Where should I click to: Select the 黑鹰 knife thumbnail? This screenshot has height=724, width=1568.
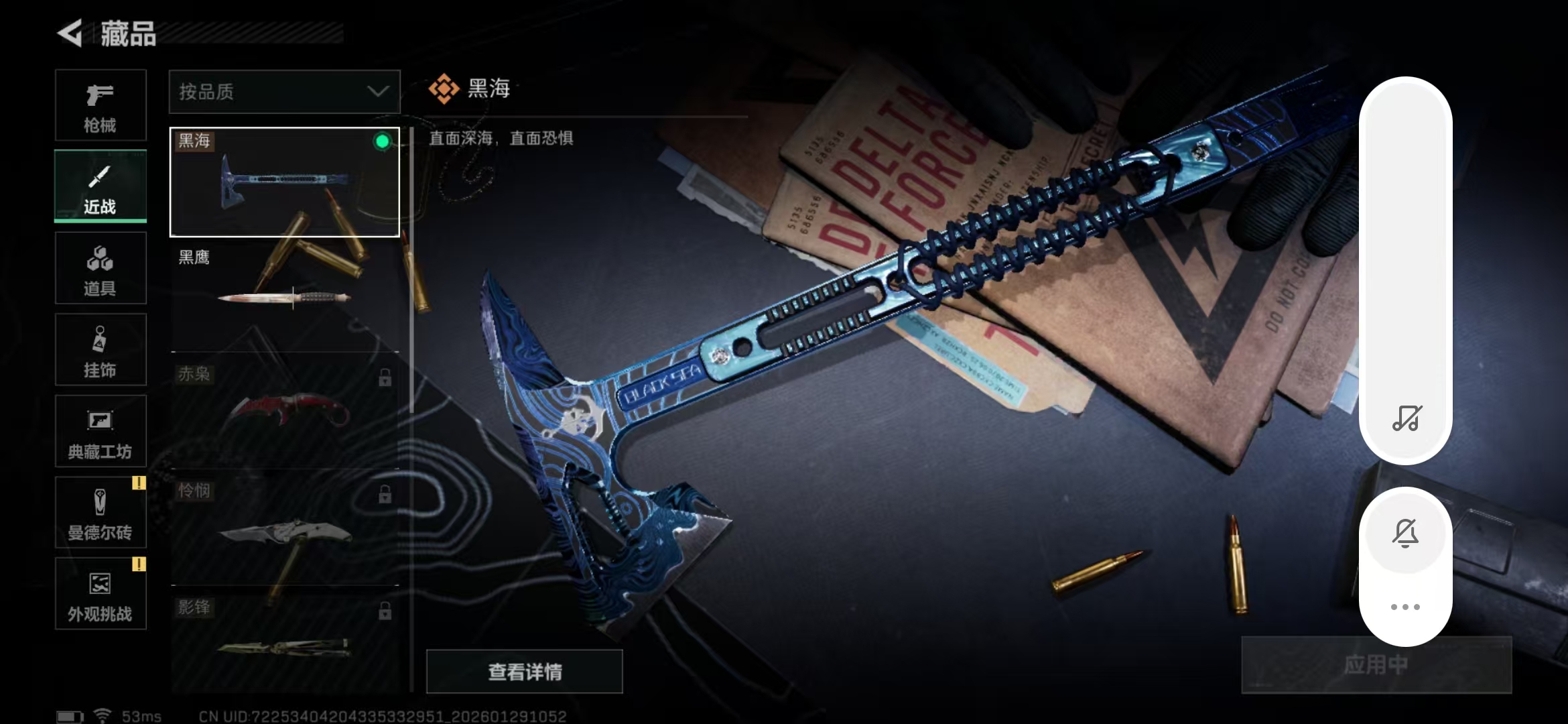click(284, 295)
